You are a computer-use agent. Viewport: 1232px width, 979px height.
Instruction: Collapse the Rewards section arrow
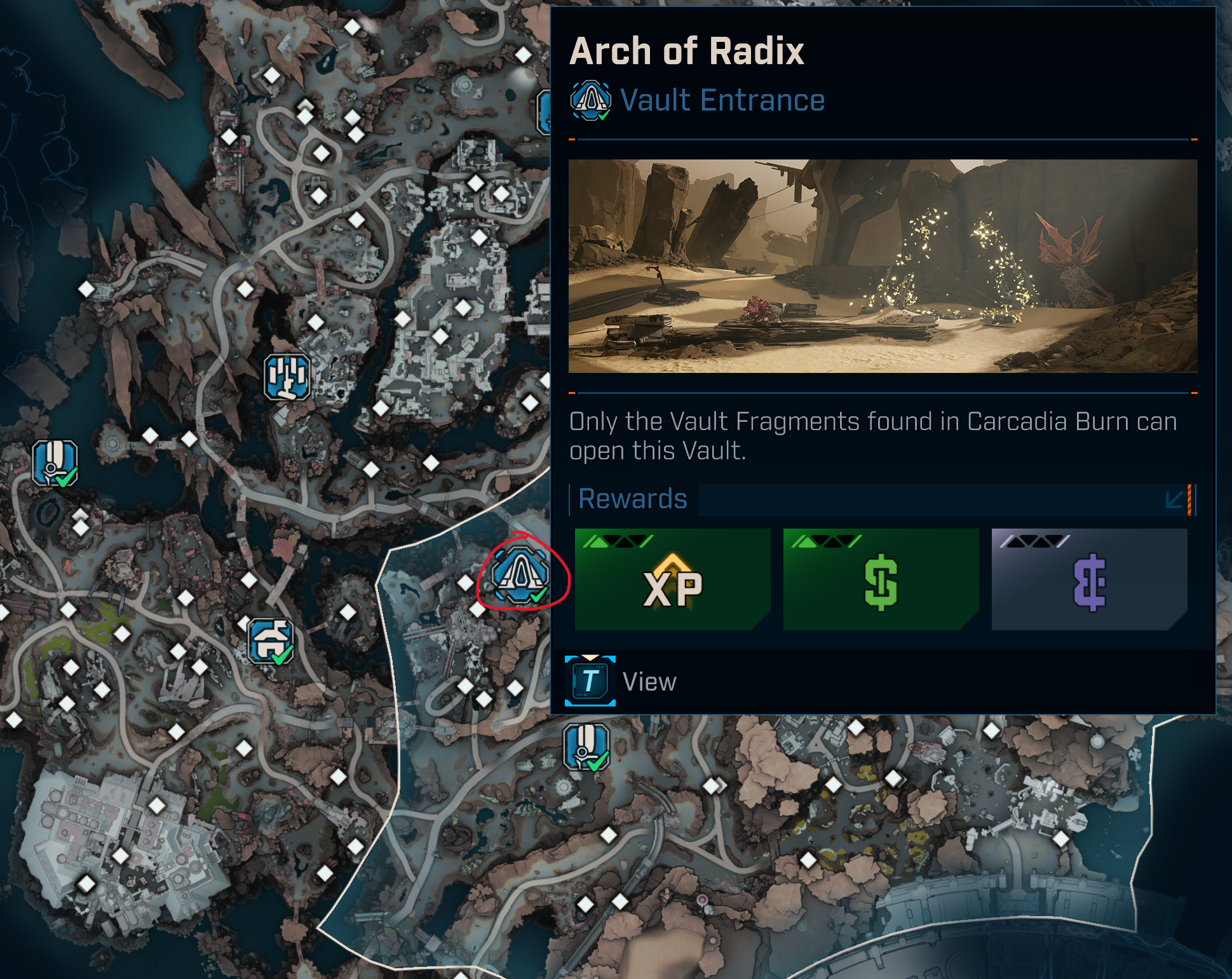point(1174,499)
